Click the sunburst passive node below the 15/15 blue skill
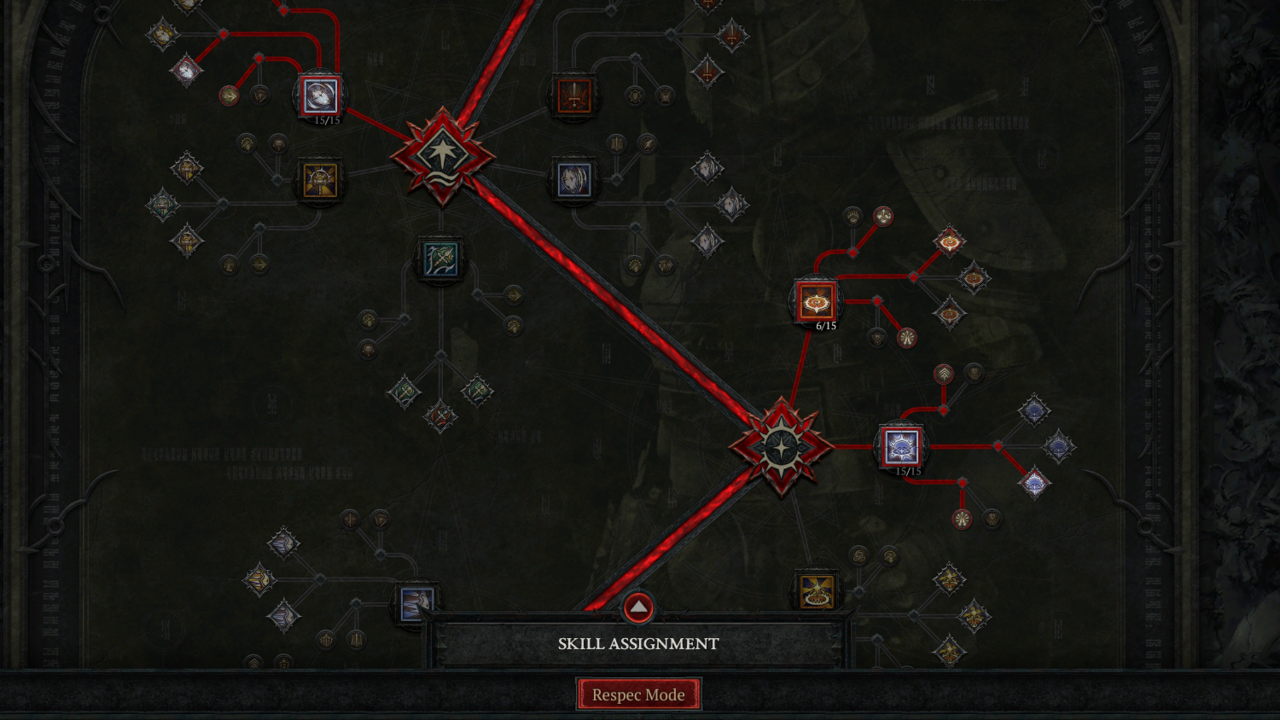This screenshot has height=720, width=1280. pos(963,519)
